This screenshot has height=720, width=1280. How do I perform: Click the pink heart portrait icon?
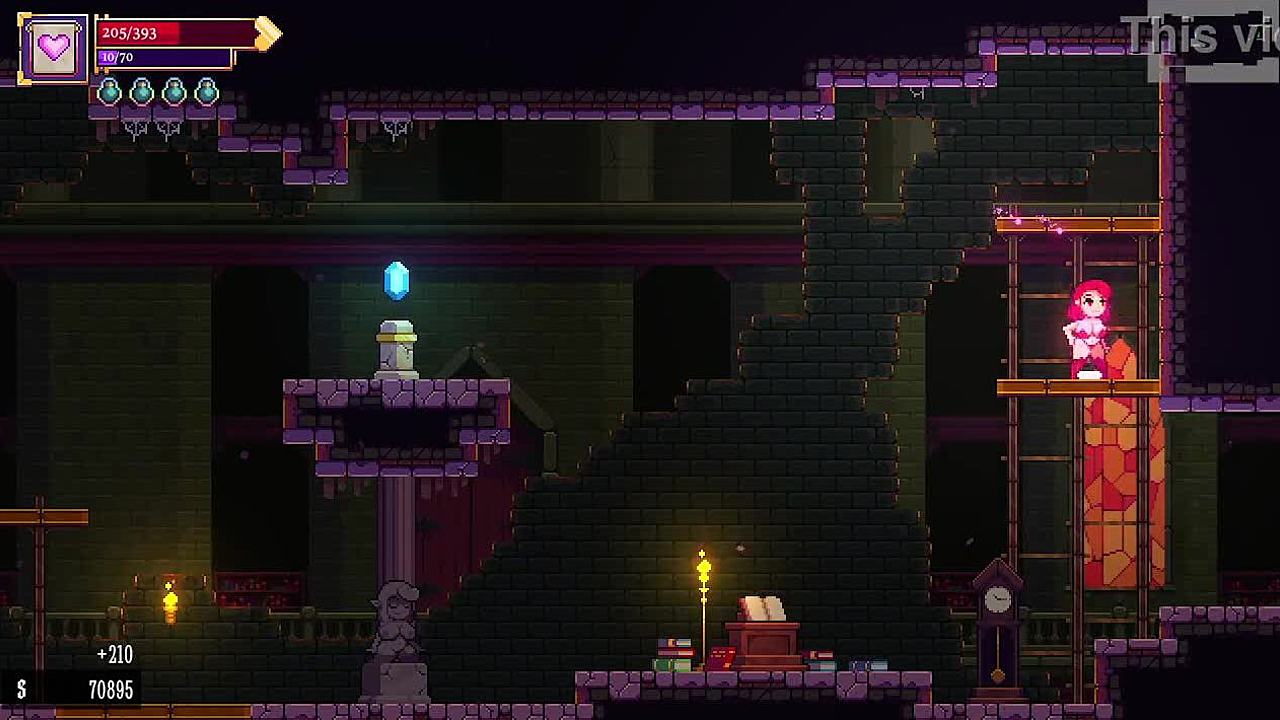click(x=53, y=48)
